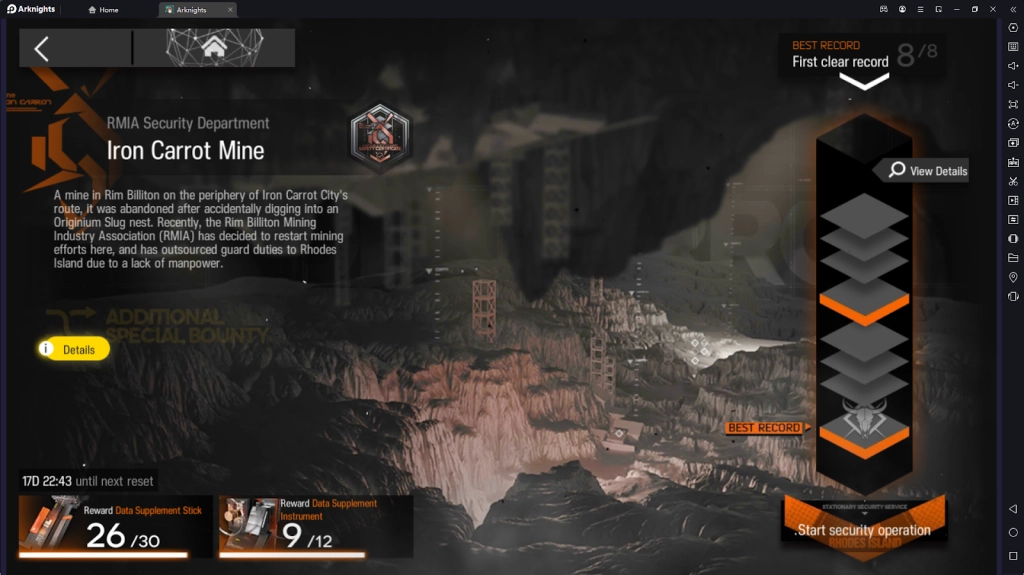Close the Arknights emulator tab
The width and height of the screenshot is (1024, 575).
pos(230,10)
